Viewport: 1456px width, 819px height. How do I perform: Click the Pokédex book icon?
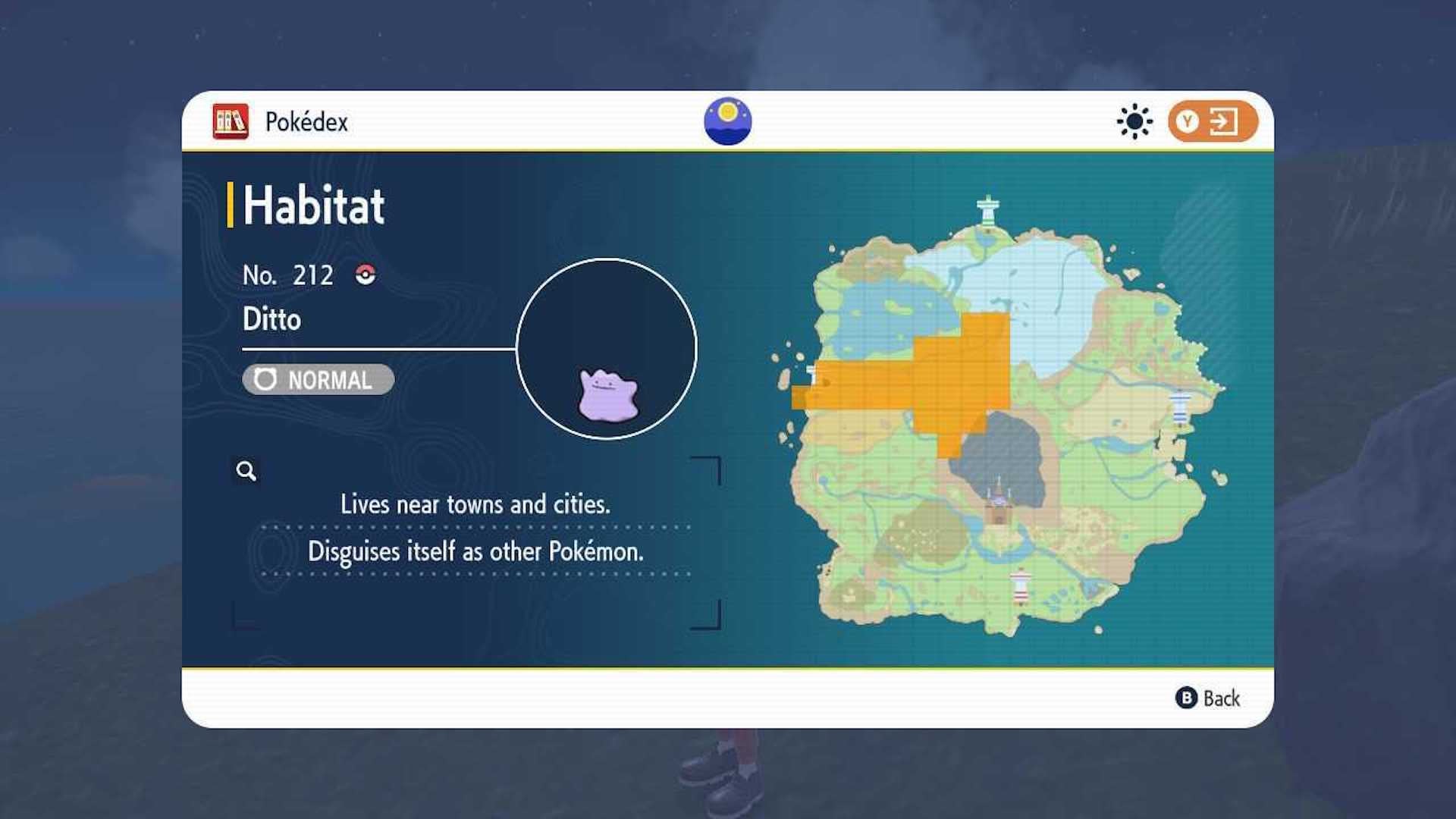(230, 122)
